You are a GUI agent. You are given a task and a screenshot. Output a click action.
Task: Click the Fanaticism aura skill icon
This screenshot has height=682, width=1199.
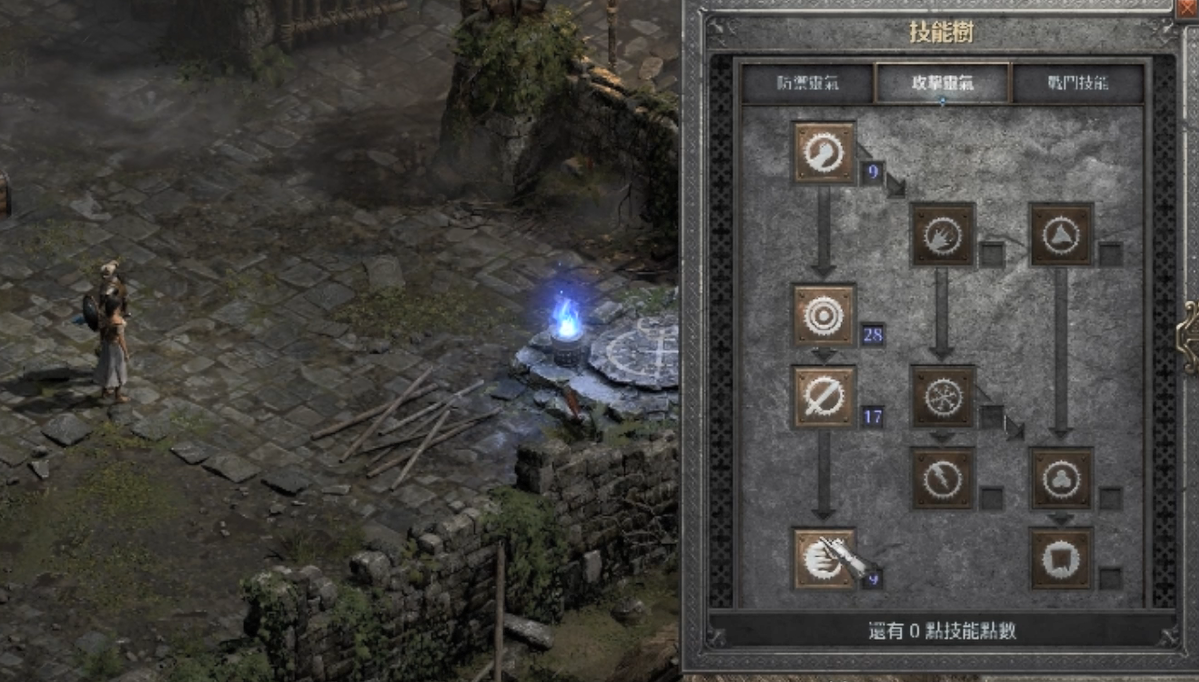[824, 559]
